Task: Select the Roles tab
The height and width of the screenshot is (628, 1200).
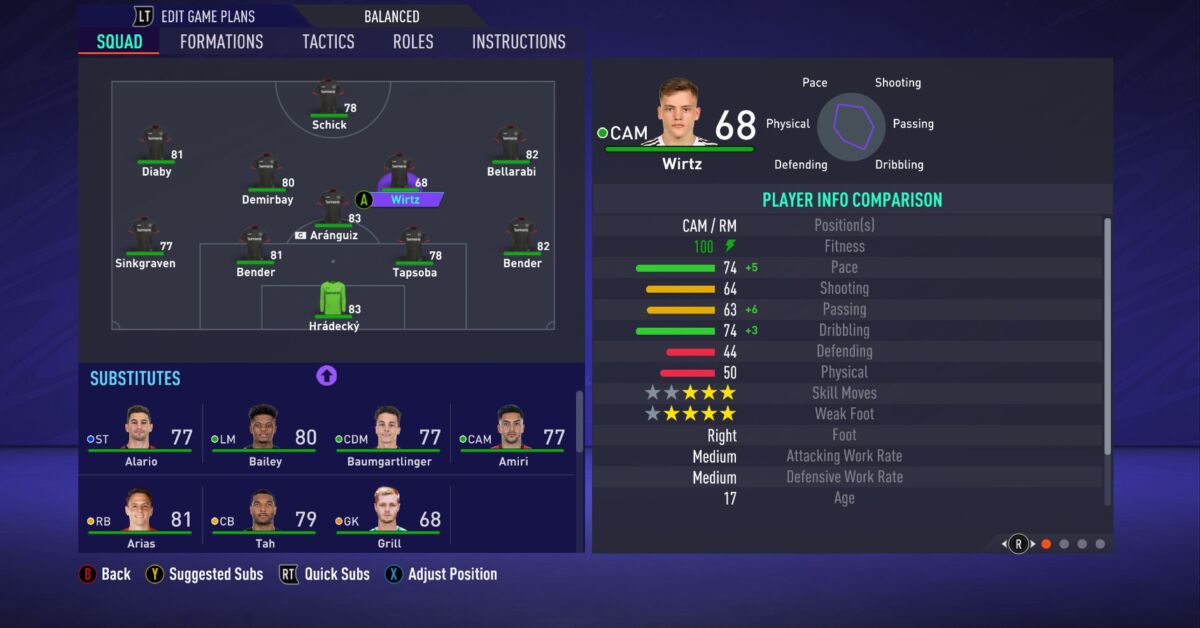Action: (413, 42)
